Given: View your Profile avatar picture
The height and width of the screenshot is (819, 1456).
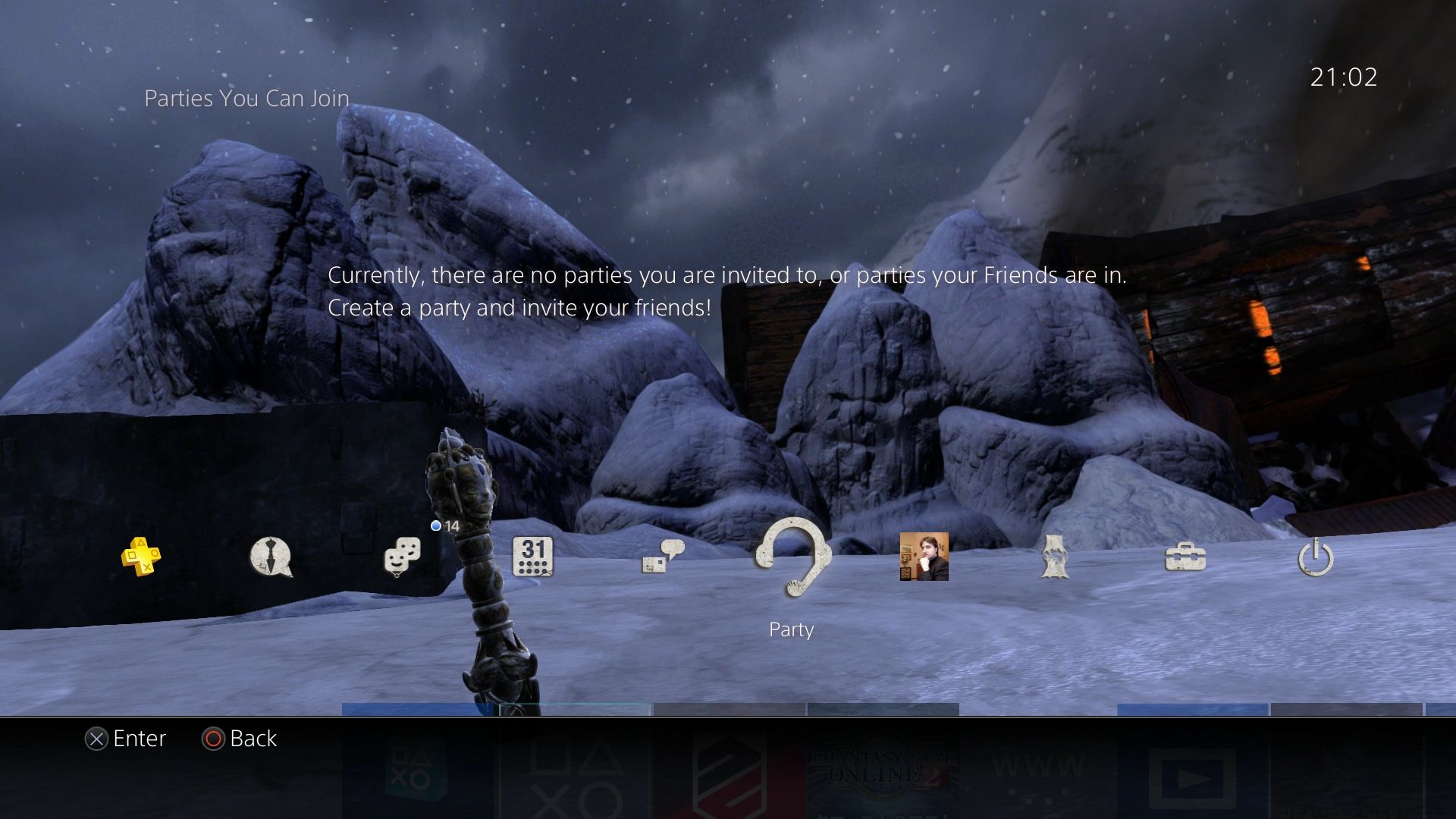Looking at the screenshot, I should pyautogui.click(x=924, y=557).
